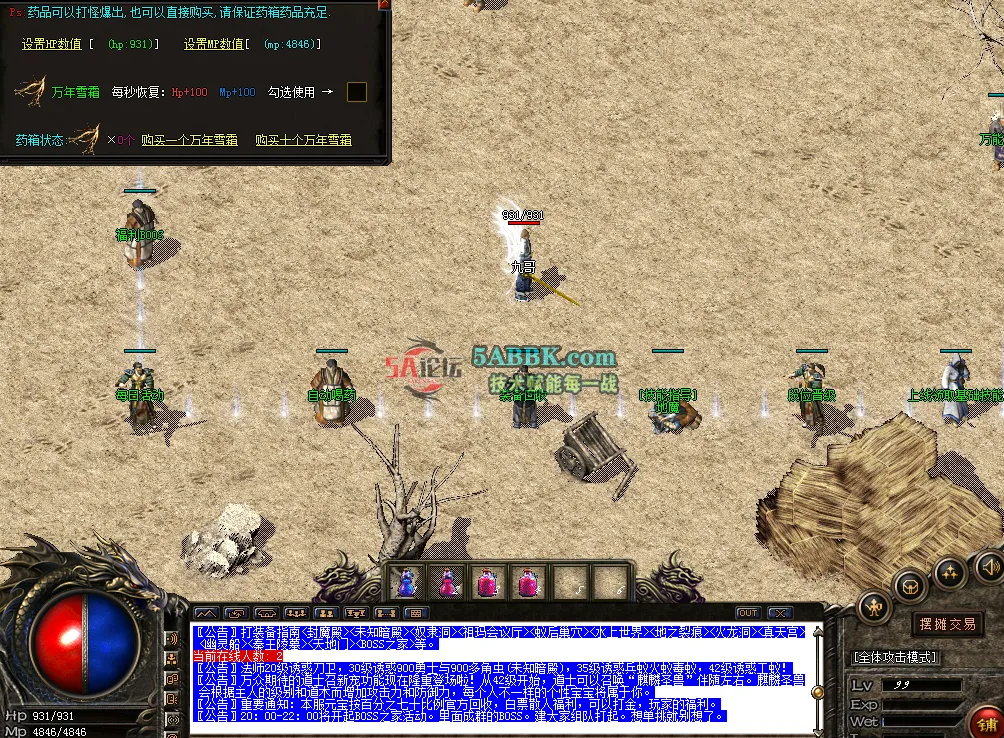Choose 购买十个万年雪霜 to buy ten
The height and width of the screenshot is (738, 1004).
303,140
